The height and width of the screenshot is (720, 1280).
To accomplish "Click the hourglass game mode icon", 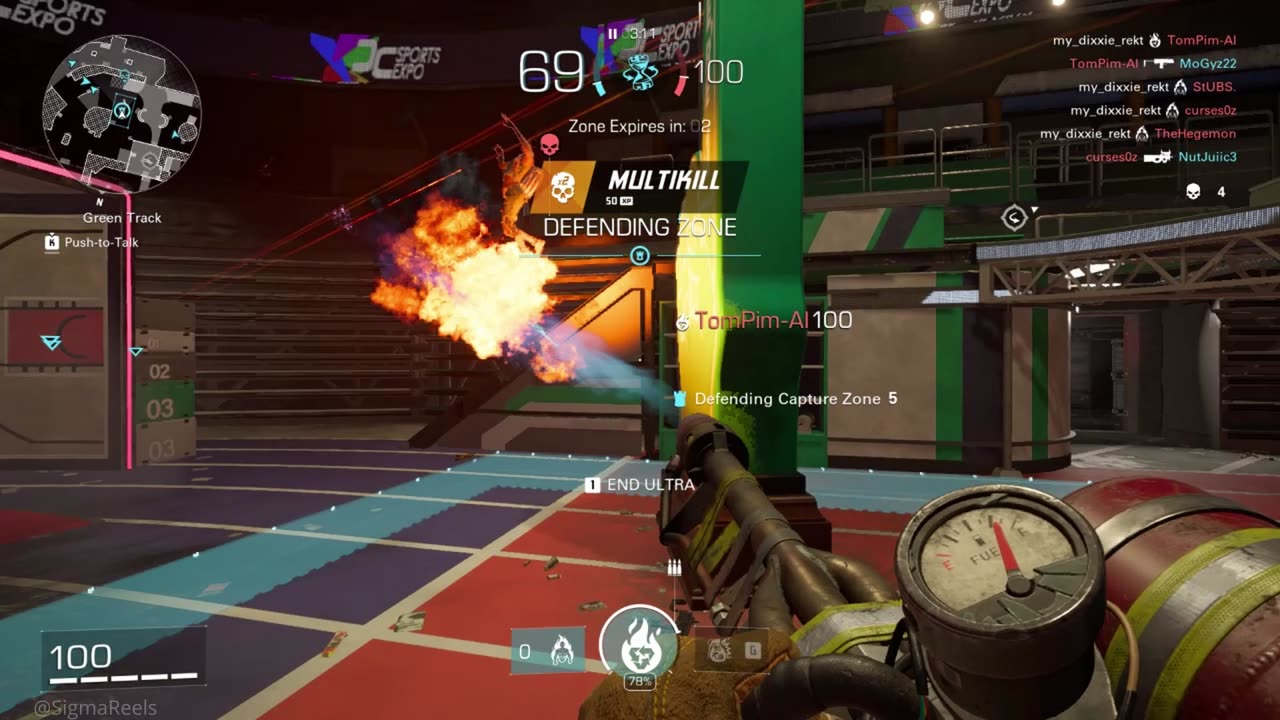I will pyautogui.click(x=639, y=73).
